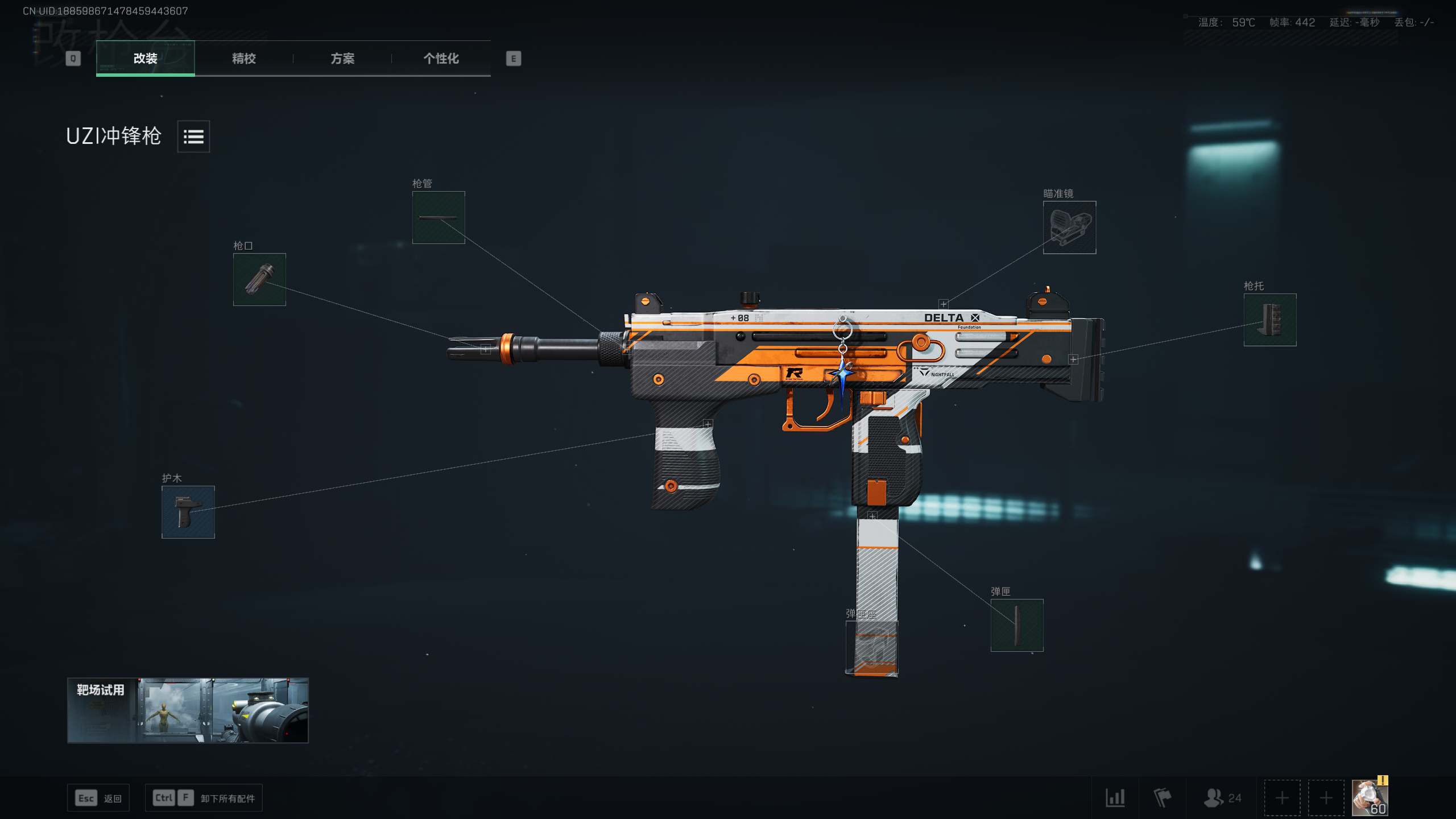Open the list menu beside UZI冲锋枪
1456x819 pixels.
coord(193,136)
